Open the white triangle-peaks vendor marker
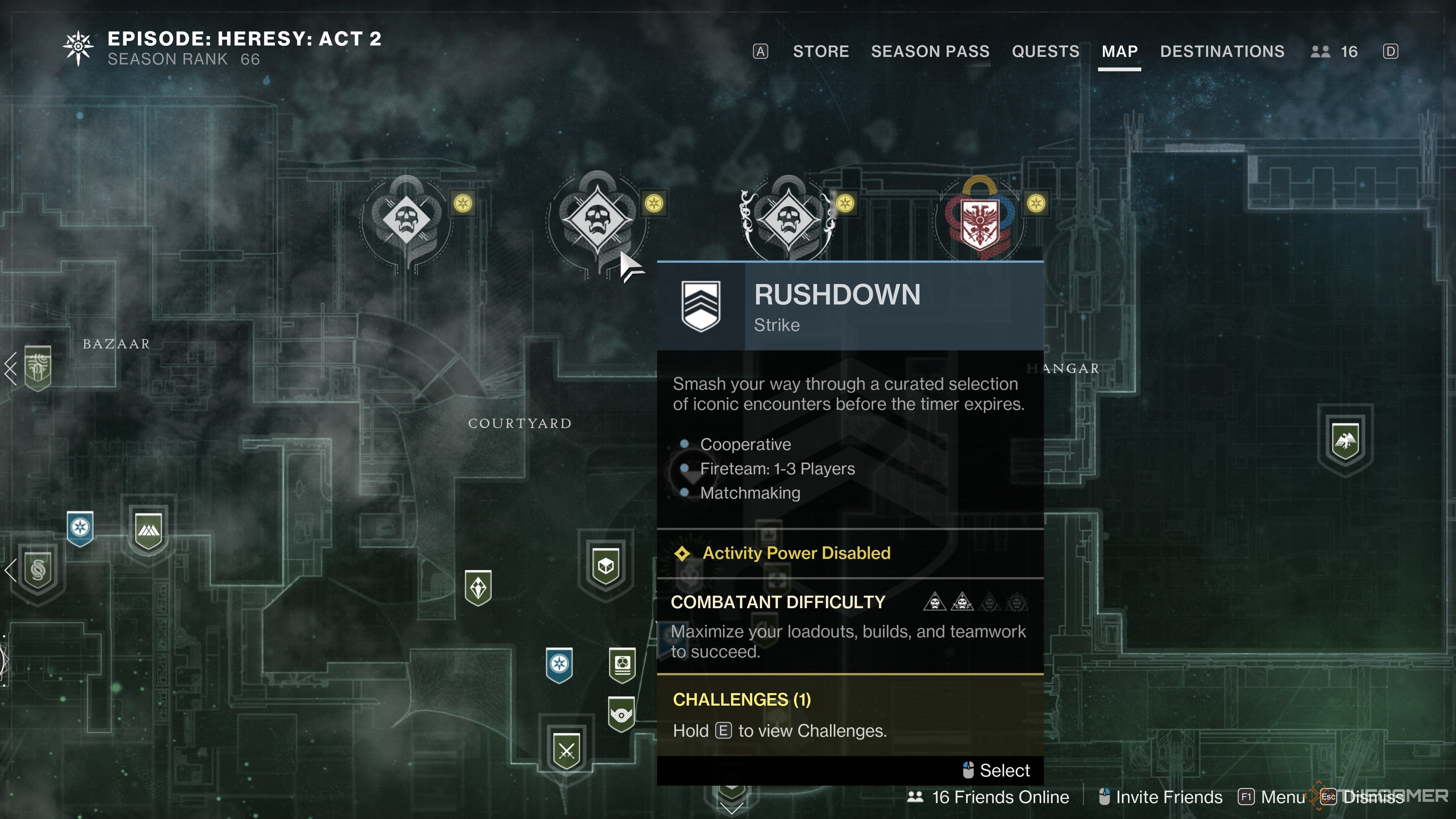This screenshot has height=819, width=1456. (x=149, y=530)
